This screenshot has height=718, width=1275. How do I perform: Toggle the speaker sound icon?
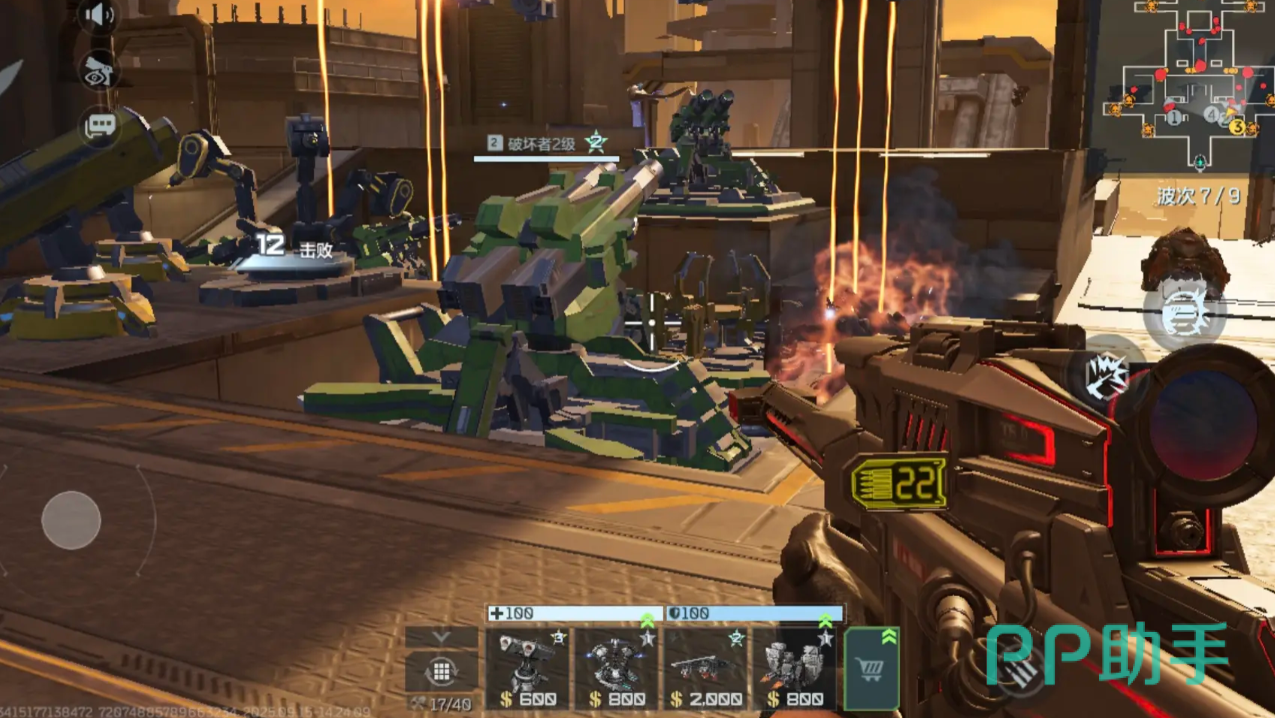point(99,16)
